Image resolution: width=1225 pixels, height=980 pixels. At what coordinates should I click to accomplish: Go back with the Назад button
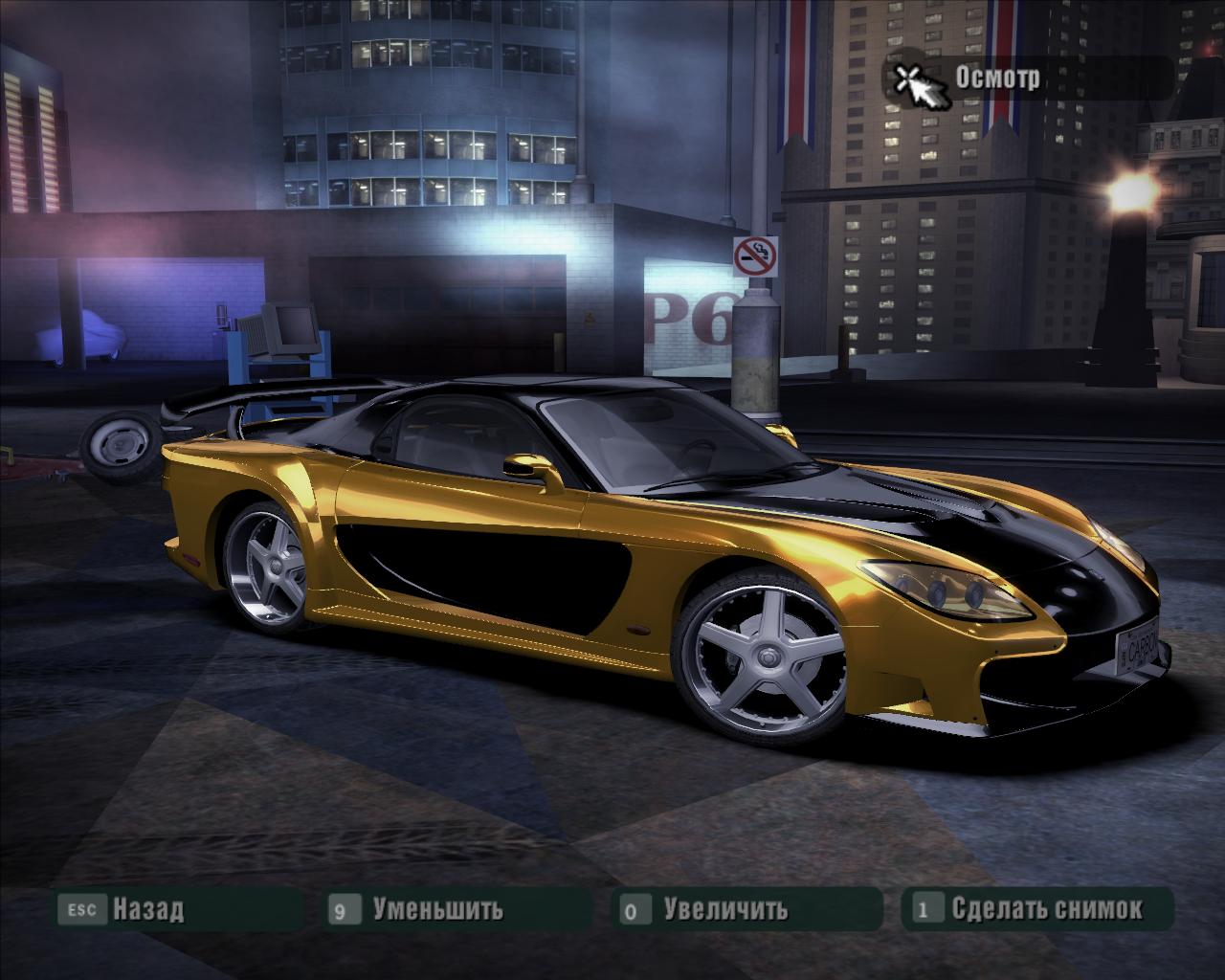(x=147, y=908)
